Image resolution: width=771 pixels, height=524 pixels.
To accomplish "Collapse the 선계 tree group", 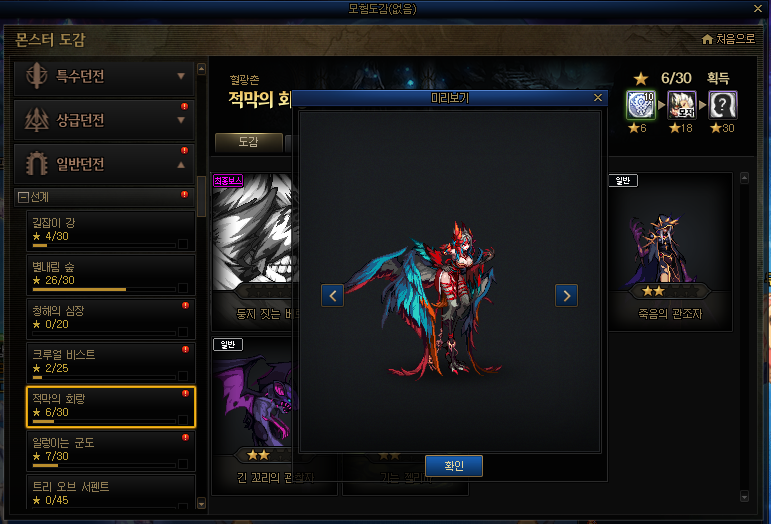I will click(x=23, y=196).
